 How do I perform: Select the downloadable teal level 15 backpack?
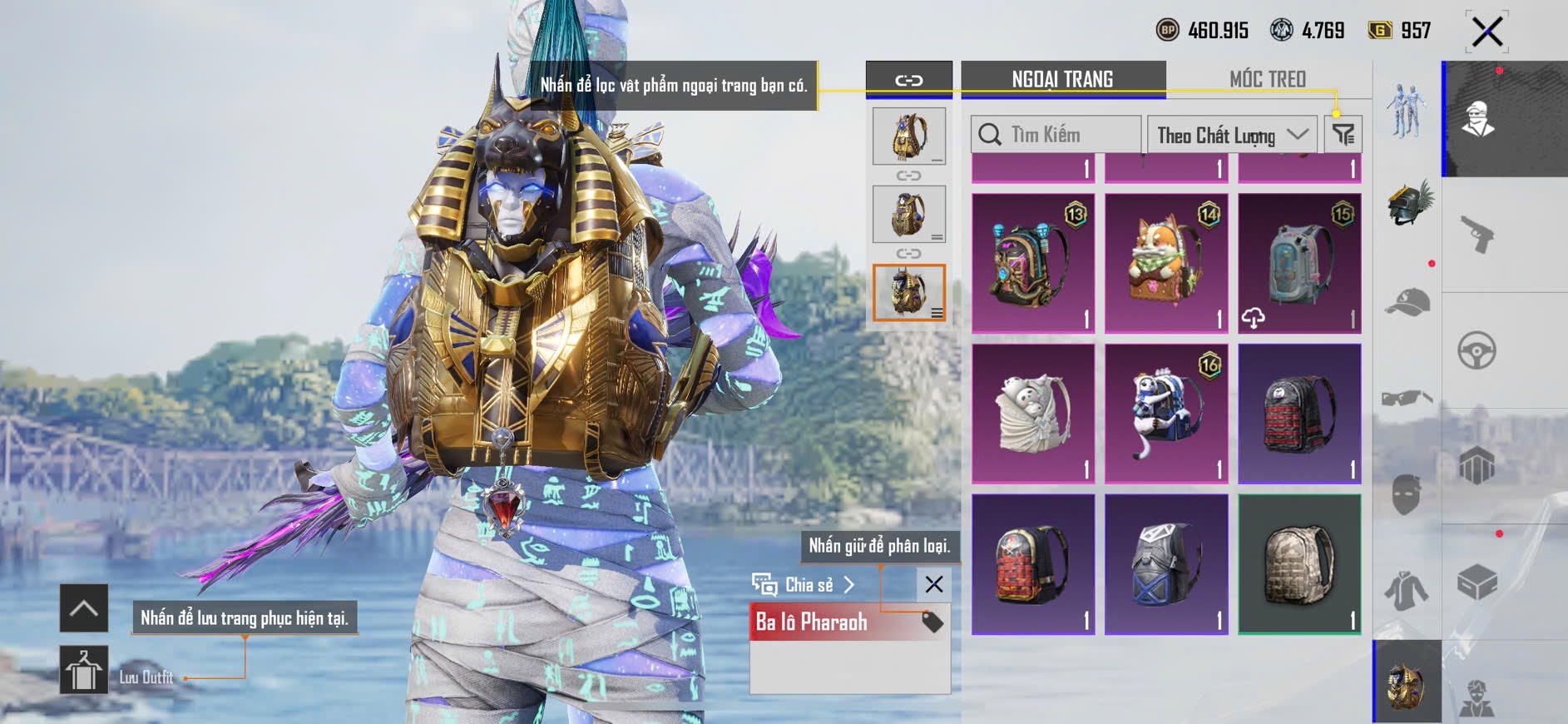click(x=1299, y=263)
